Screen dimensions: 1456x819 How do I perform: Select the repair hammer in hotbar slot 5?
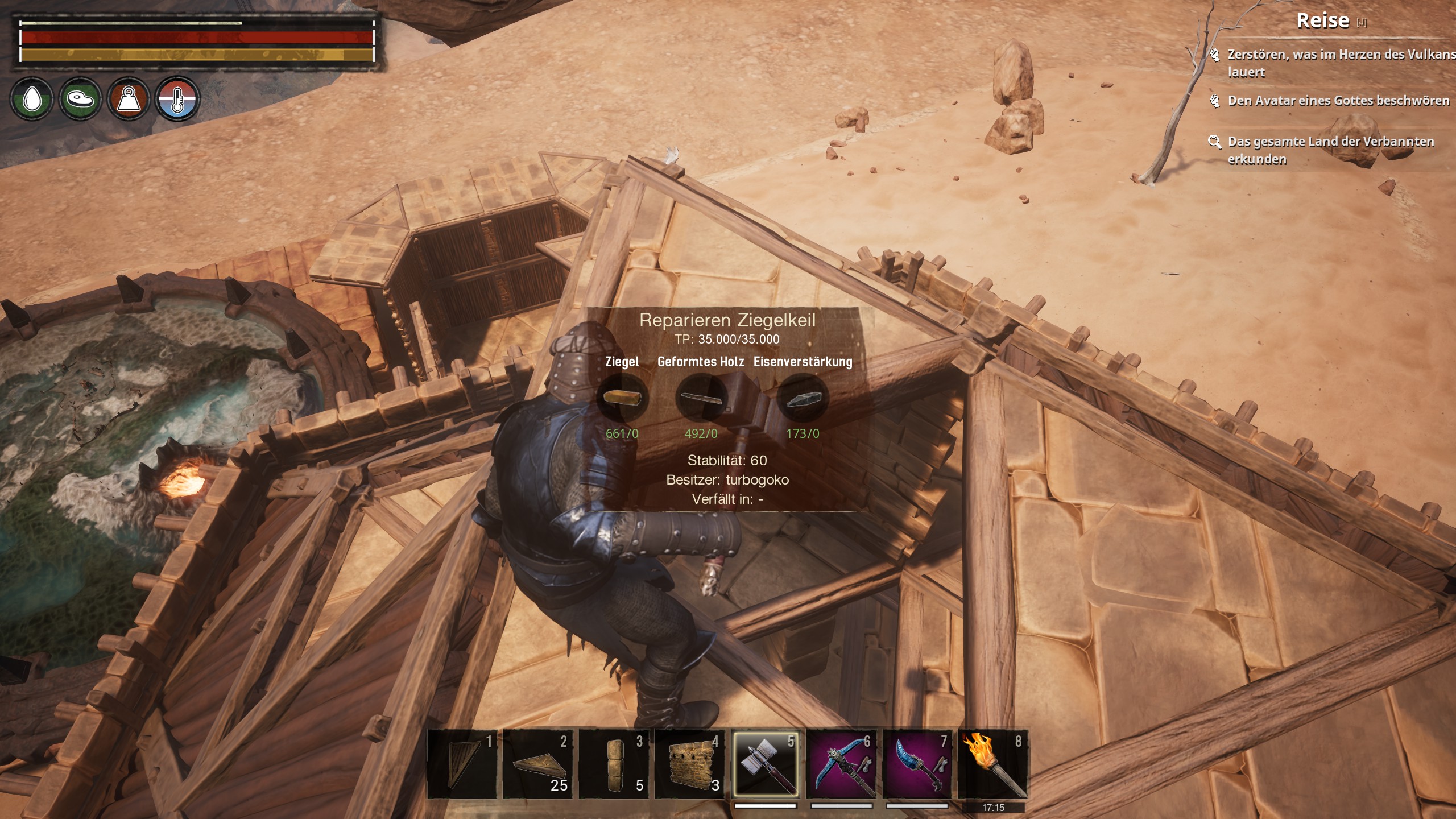point(765,764)
